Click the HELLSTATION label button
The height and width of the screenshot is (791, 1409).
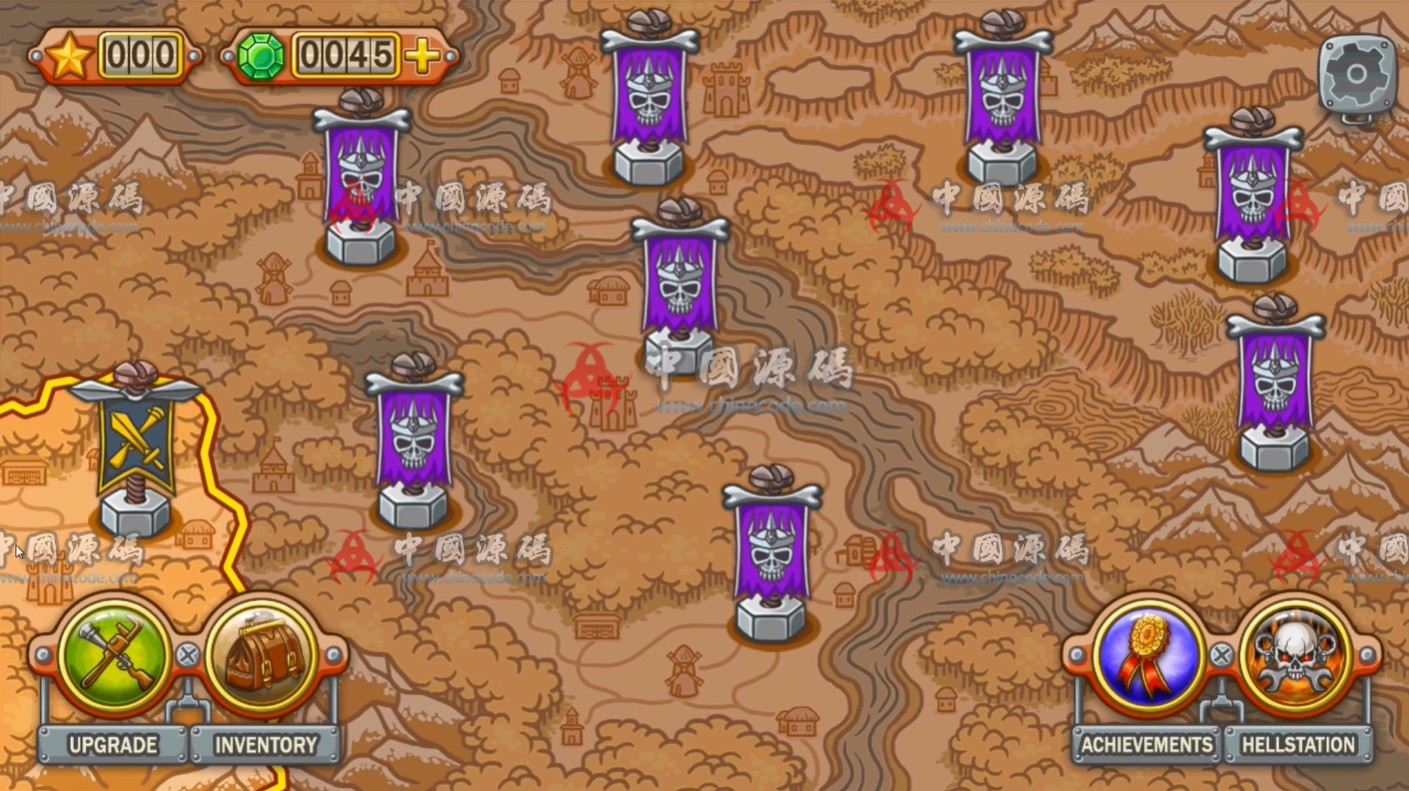click(1297, 745)
